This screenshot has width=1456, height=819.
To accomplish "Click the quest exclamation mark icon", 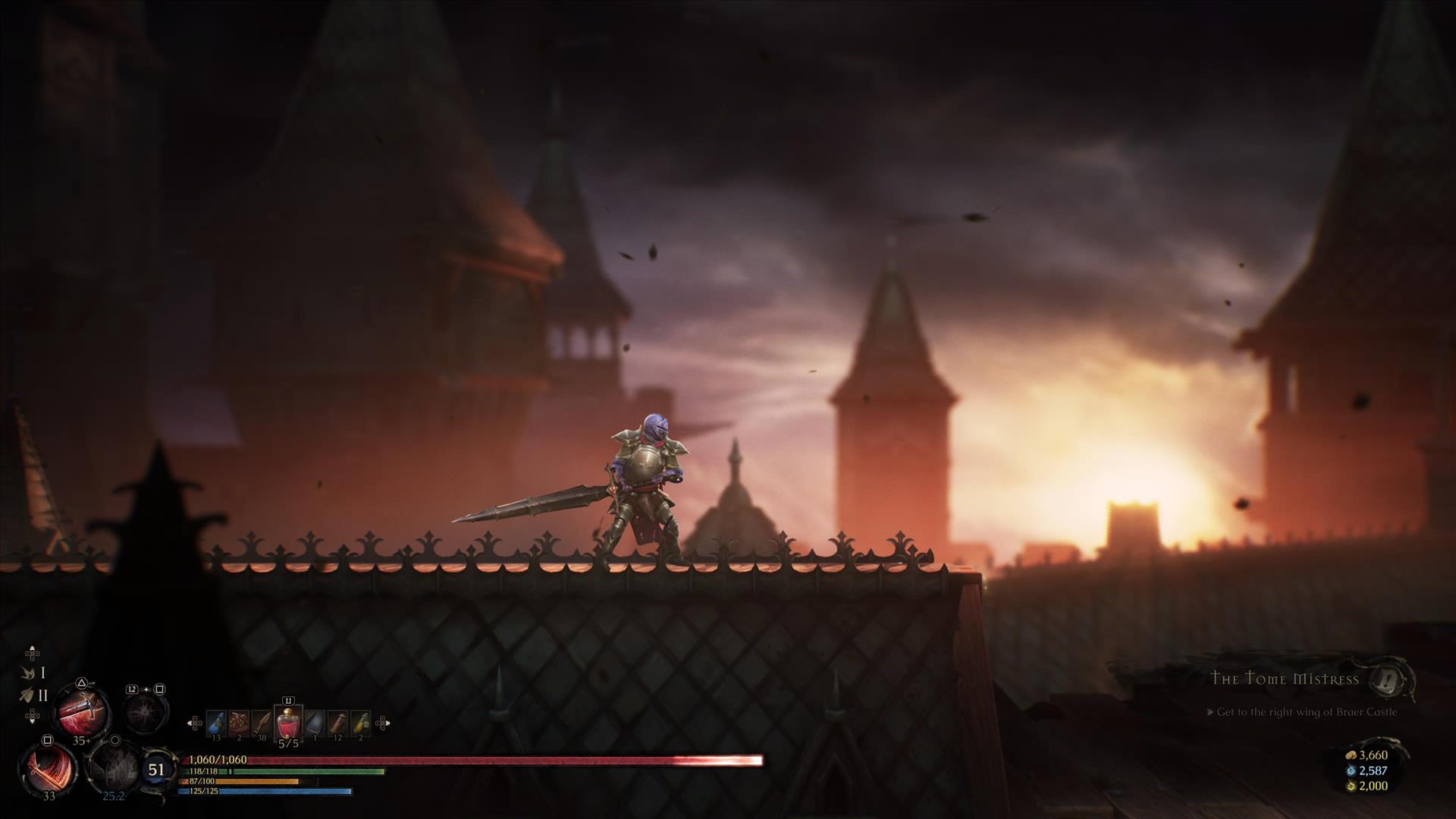I will [1392, 679].
